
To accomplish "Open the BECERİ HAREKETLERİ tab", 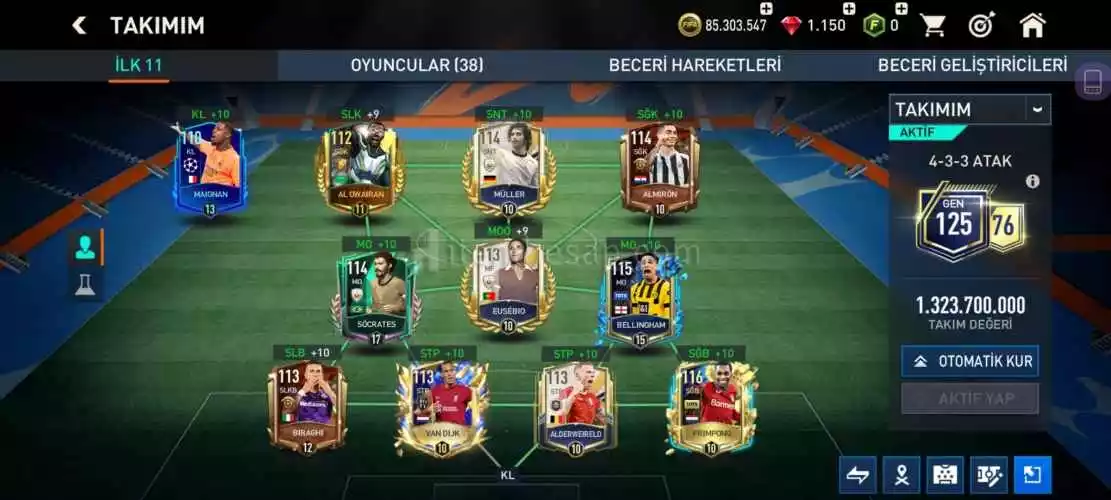I will click(x=695, y=65).
